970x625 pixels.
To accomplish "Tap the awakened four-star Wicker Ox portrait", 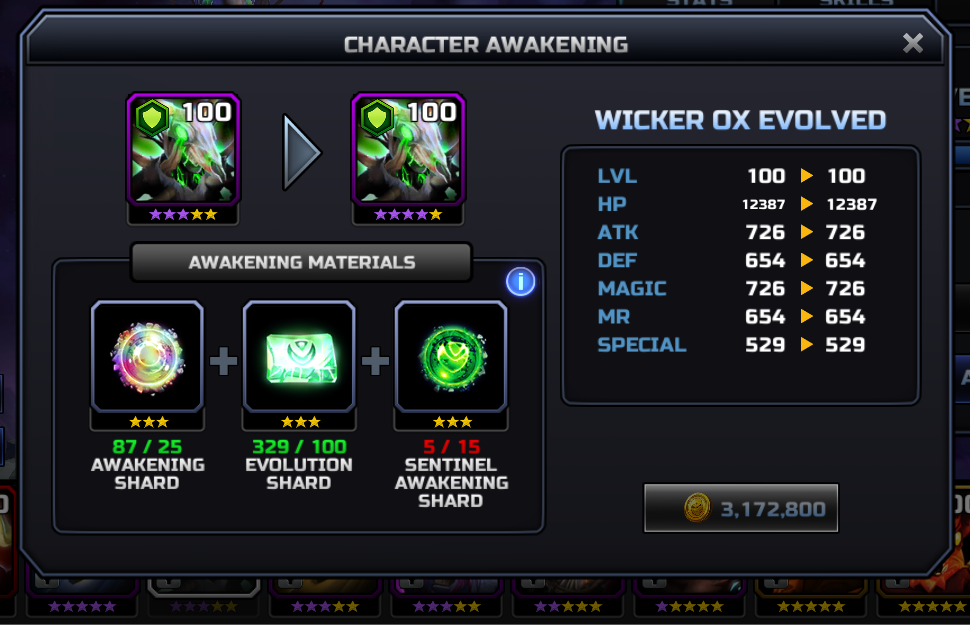I will (x=409, y=150).
